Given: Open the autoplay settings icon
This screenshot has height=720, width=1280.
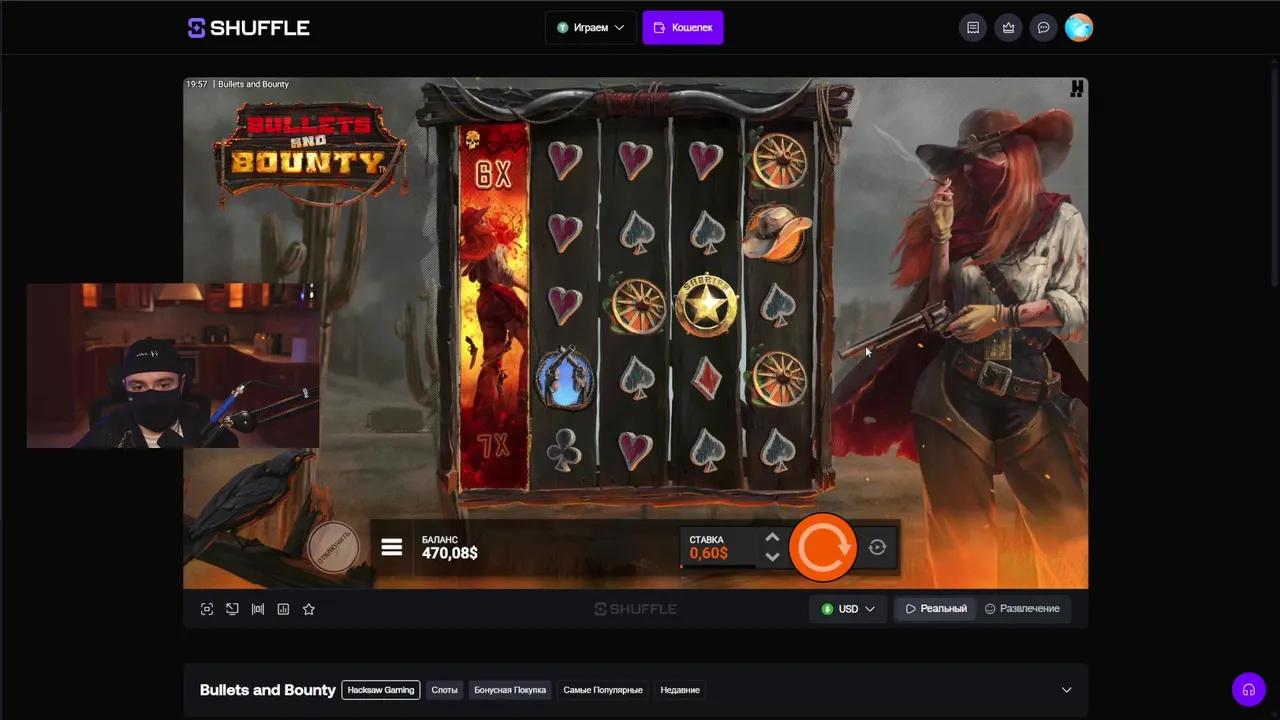Looking at the screenshot, I should click(x=877, y=547).
